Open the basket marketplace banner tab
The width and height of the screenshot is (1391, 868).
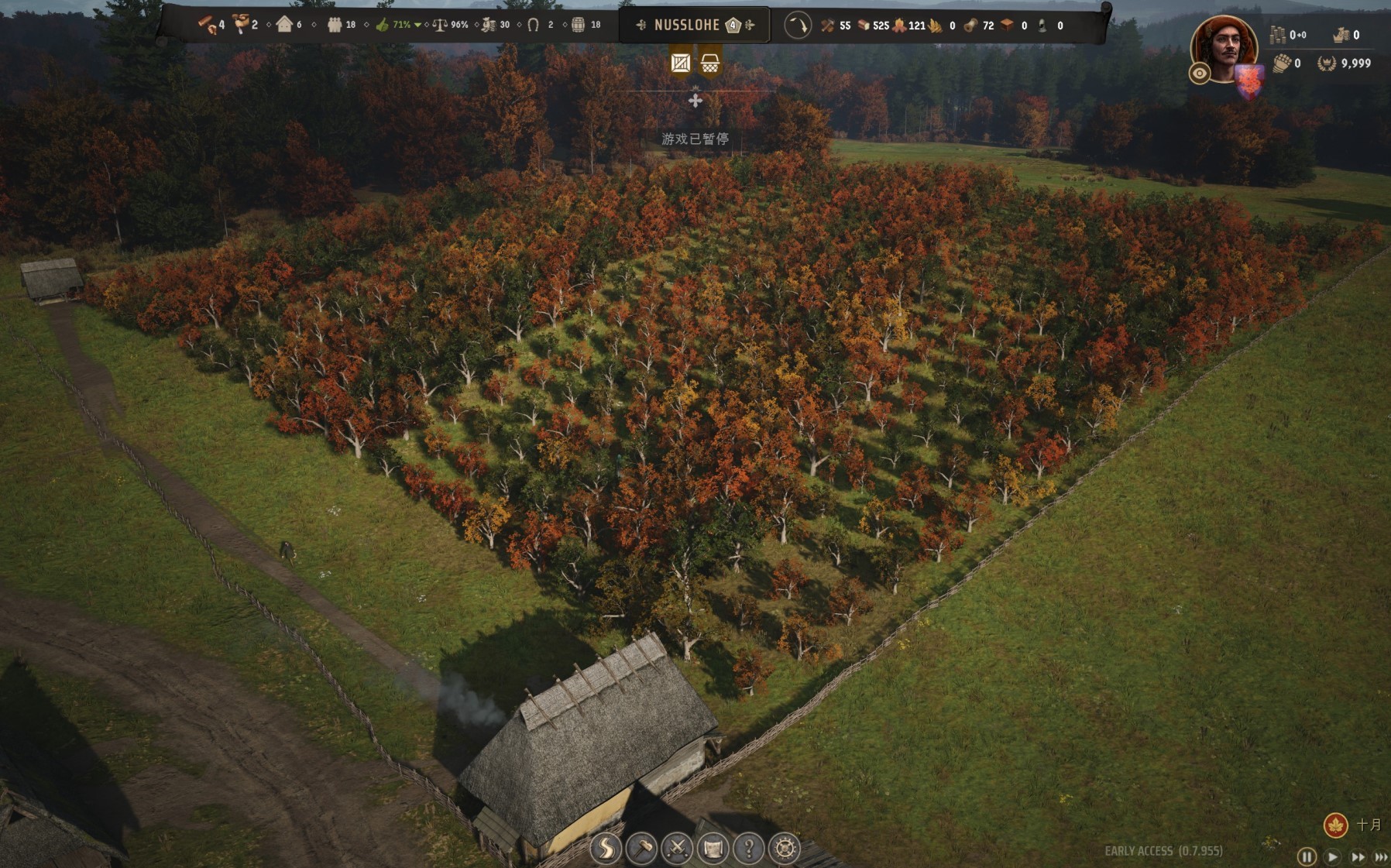click(x=709, y=63)
